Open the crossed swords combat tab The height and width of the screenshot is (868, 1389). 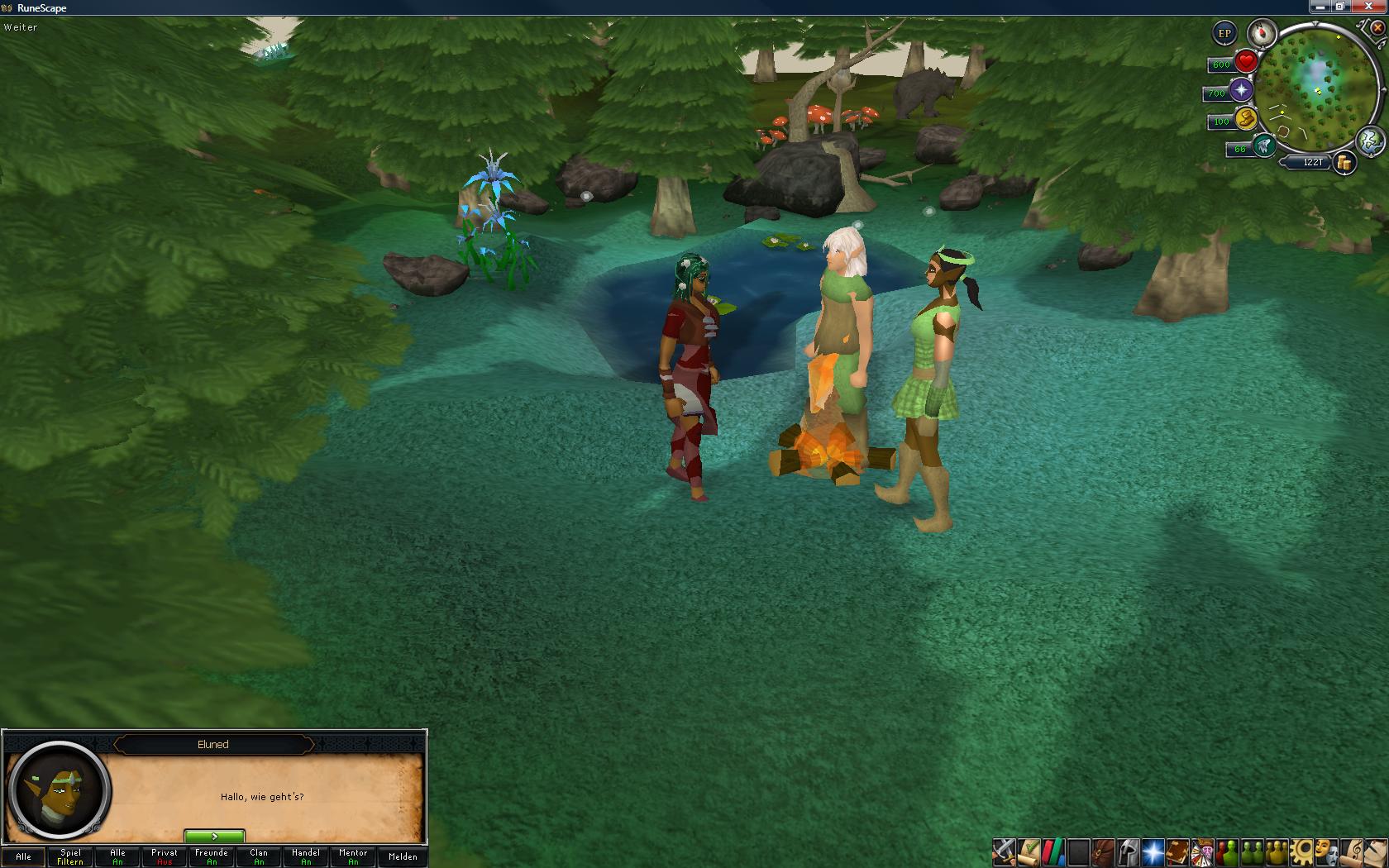click(1004, 851)
